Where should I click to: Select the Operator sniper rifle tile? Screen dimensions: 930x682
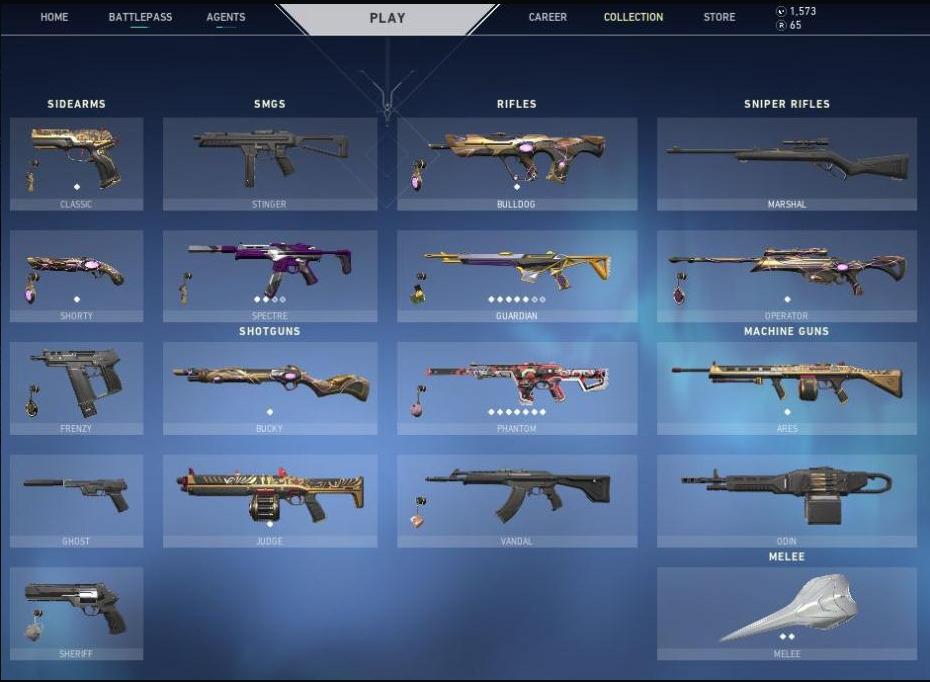click(x=786, y=276)
